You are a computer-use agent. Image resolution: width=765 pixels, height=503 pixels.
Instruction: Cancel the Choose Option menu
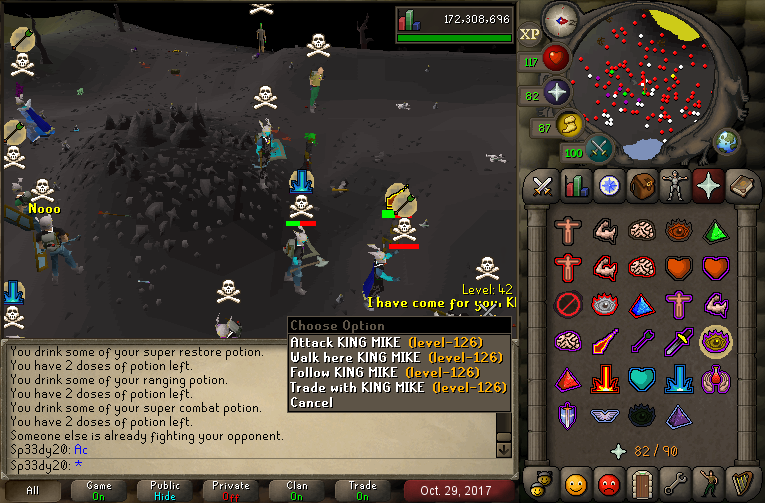[x=311, y=402]
